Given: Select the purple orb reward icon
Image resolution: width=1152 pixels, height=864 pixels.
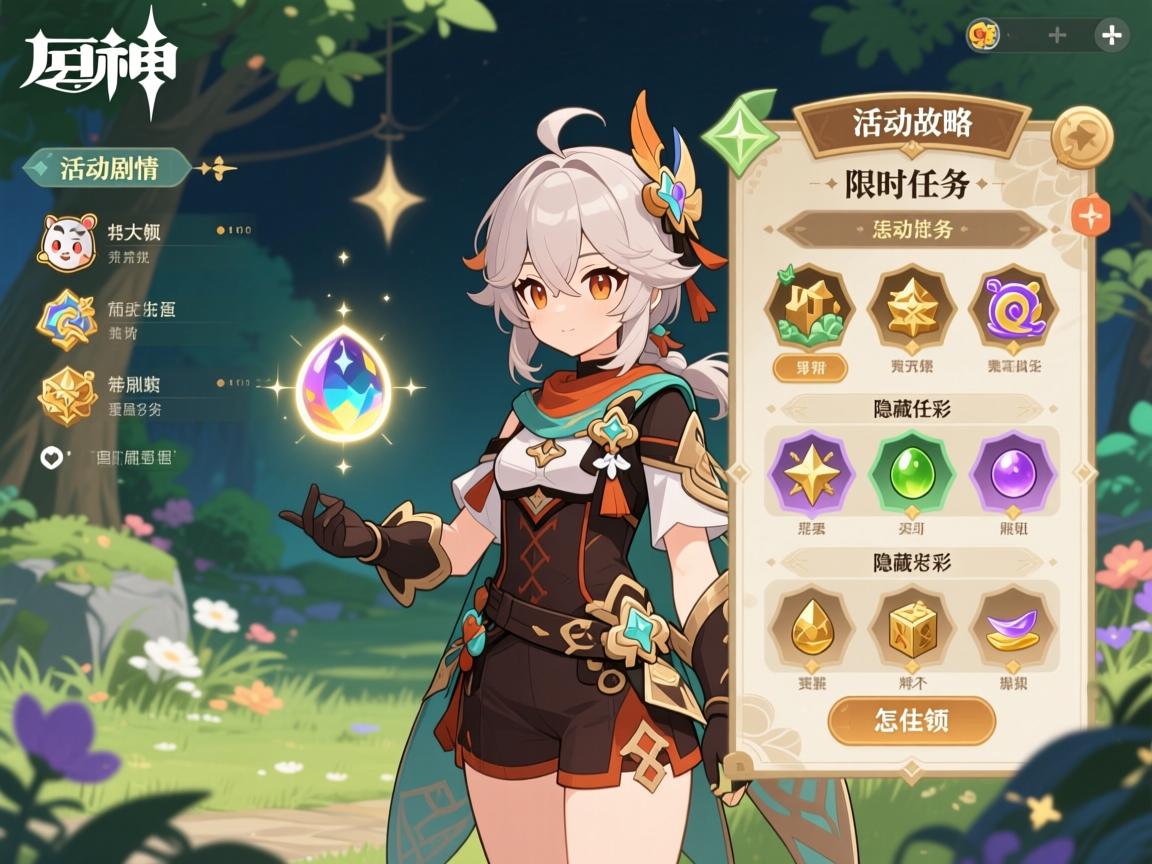Looking at the screenshot, I should point(1014,472).
